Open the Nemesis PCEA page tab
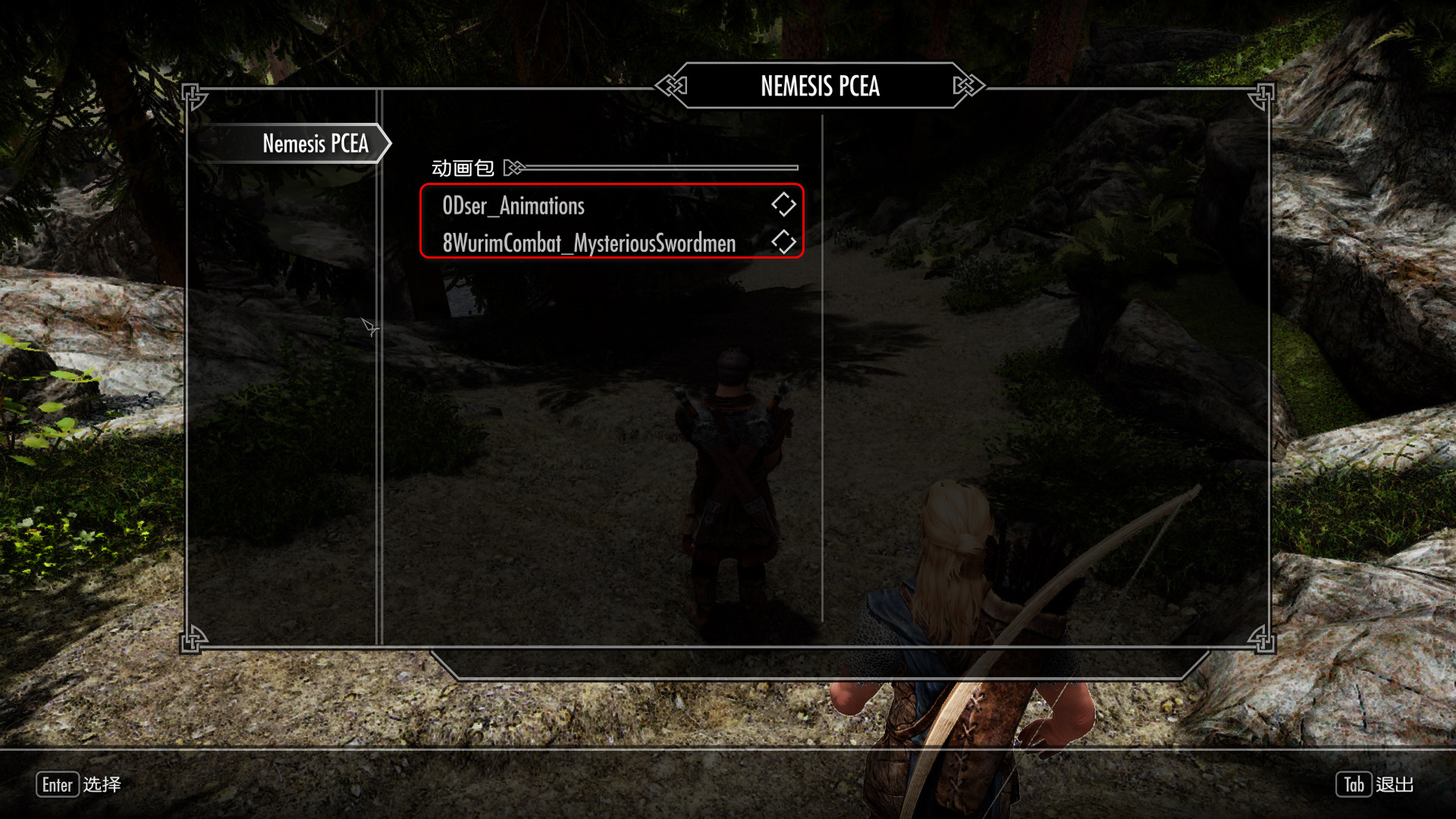Viewport: 1456px width, 819px height. 315,143
